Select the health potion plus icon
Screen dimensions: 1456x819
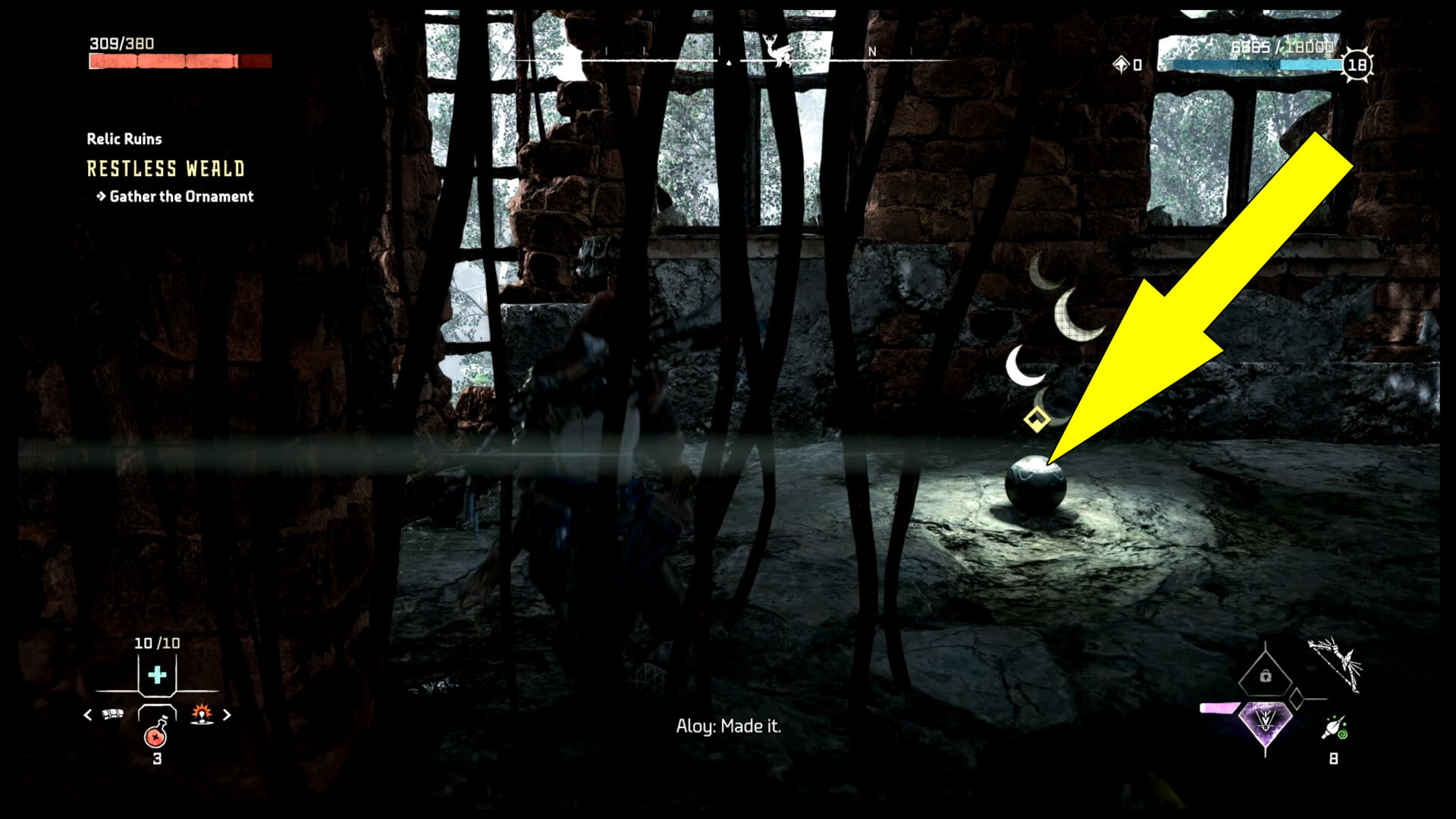[x=156, y=674]
